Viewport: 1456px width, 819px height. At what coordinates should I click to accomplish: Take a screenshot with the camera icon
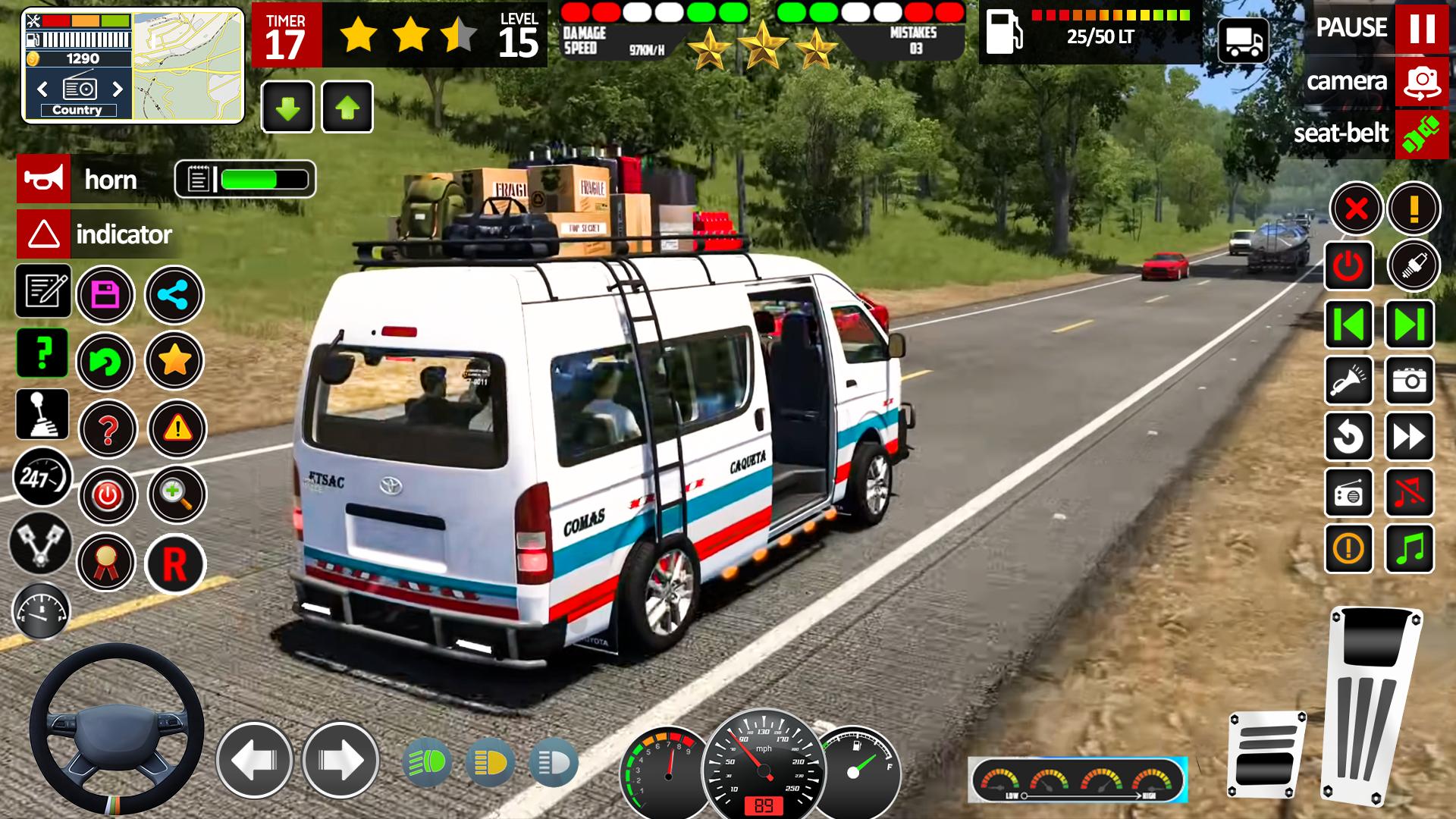click(x=1410, y=380)
